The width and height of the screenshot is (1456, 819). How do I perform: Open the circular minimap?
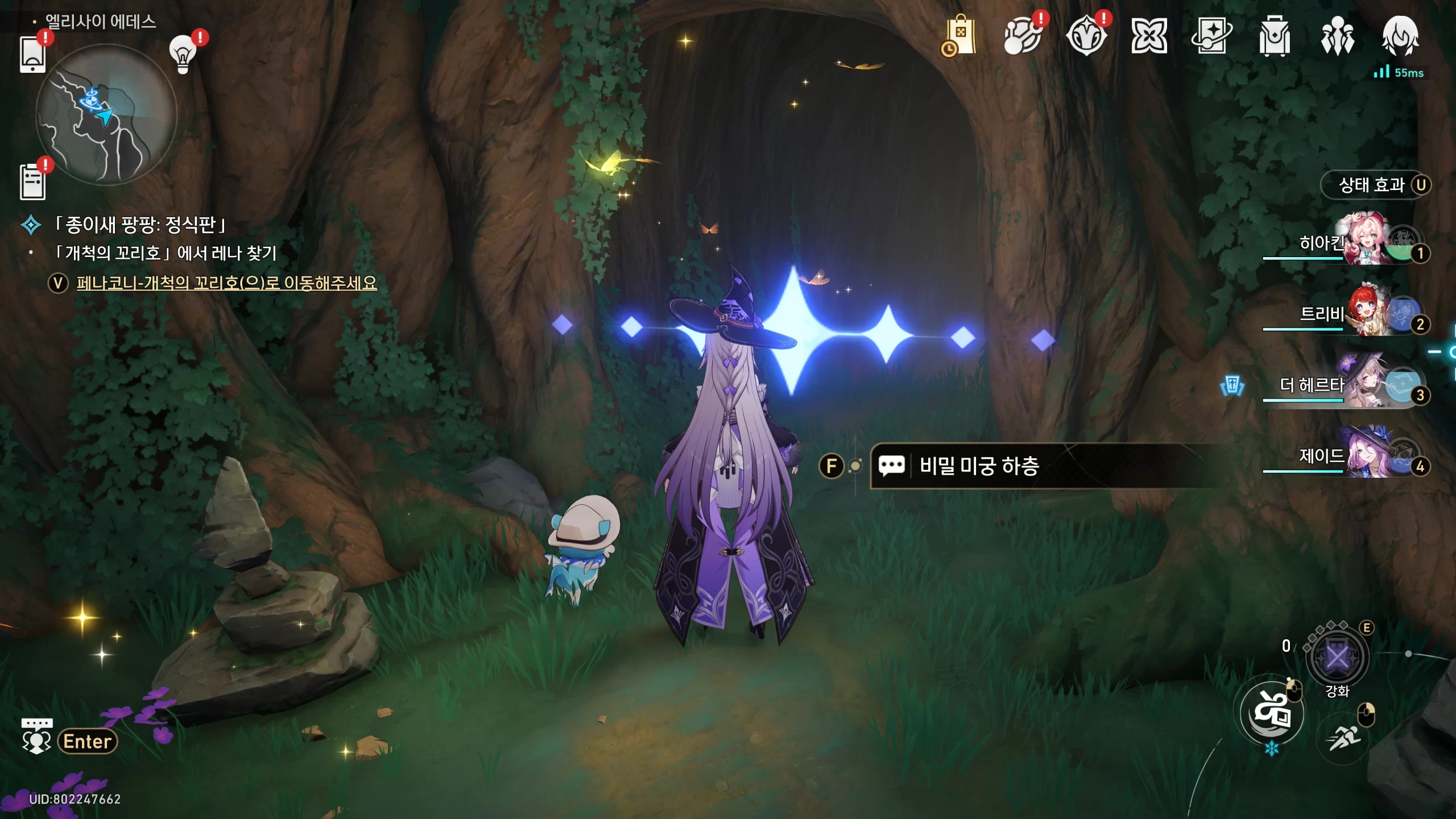click(106, 115)
